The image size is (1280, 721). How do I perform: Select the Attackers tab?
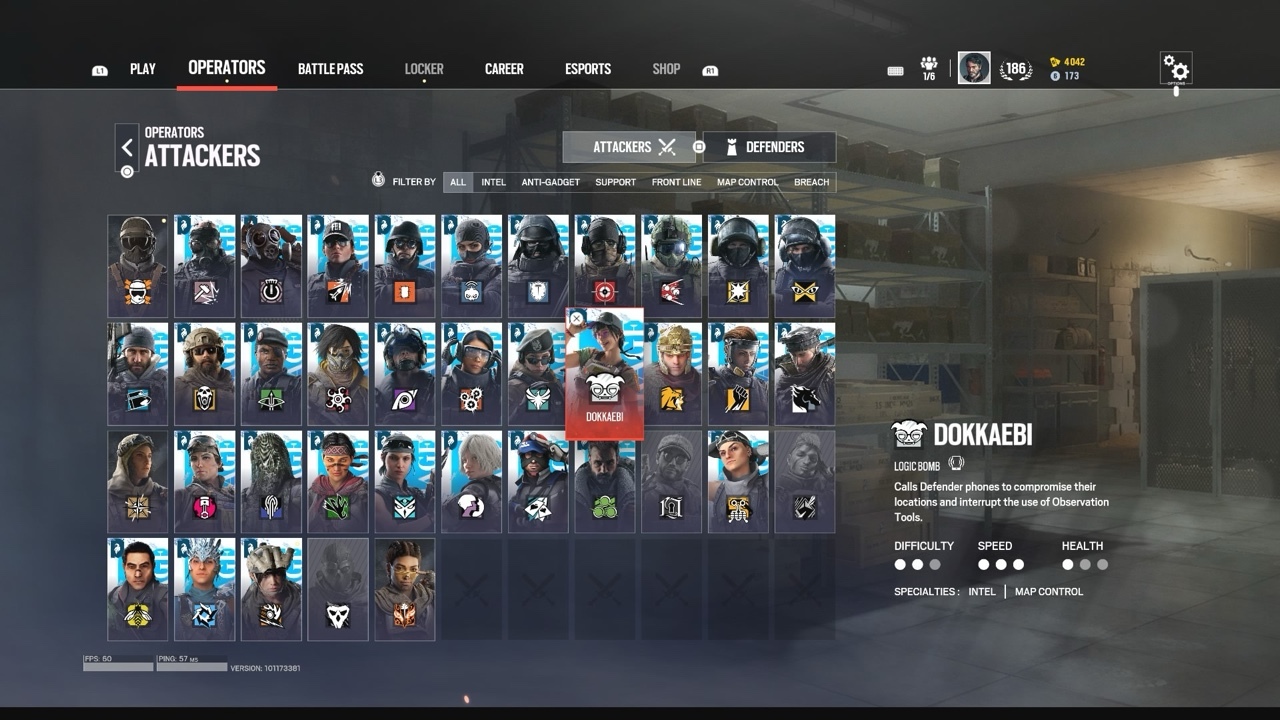[629, 147]
